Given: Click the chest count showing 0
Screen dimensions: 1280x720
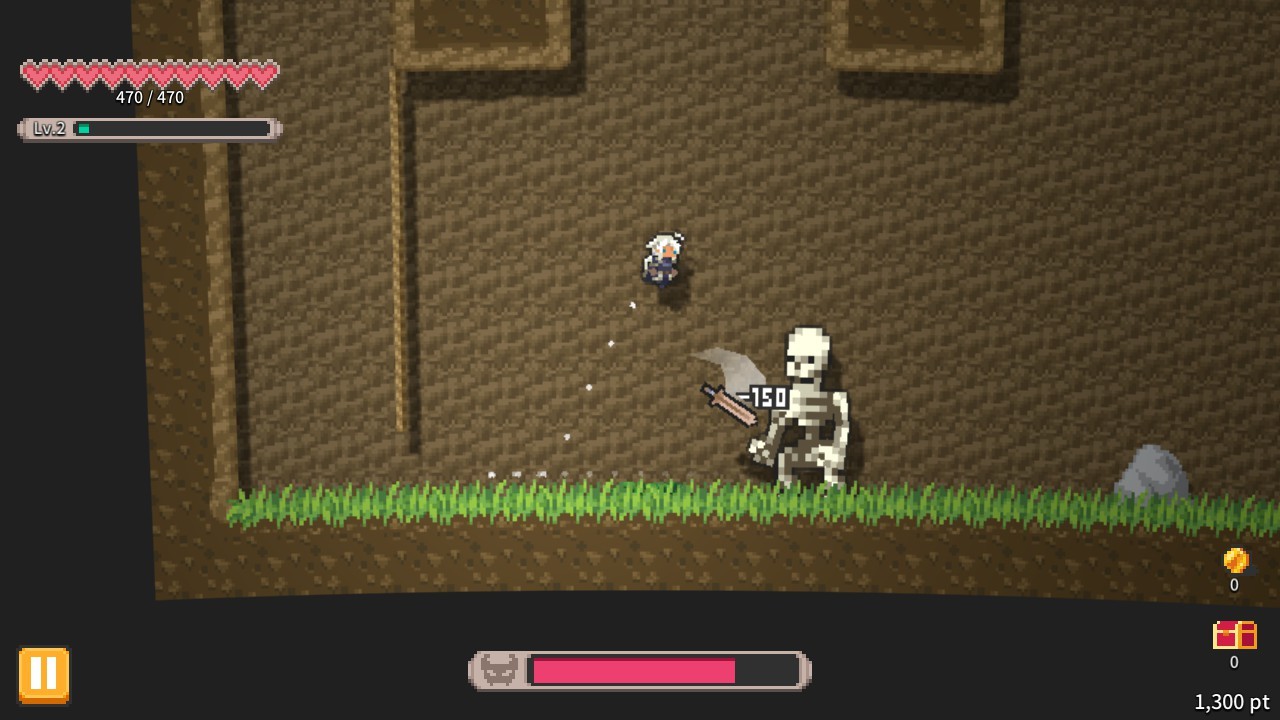Looking at the screenshot, I should [1235, 662].
